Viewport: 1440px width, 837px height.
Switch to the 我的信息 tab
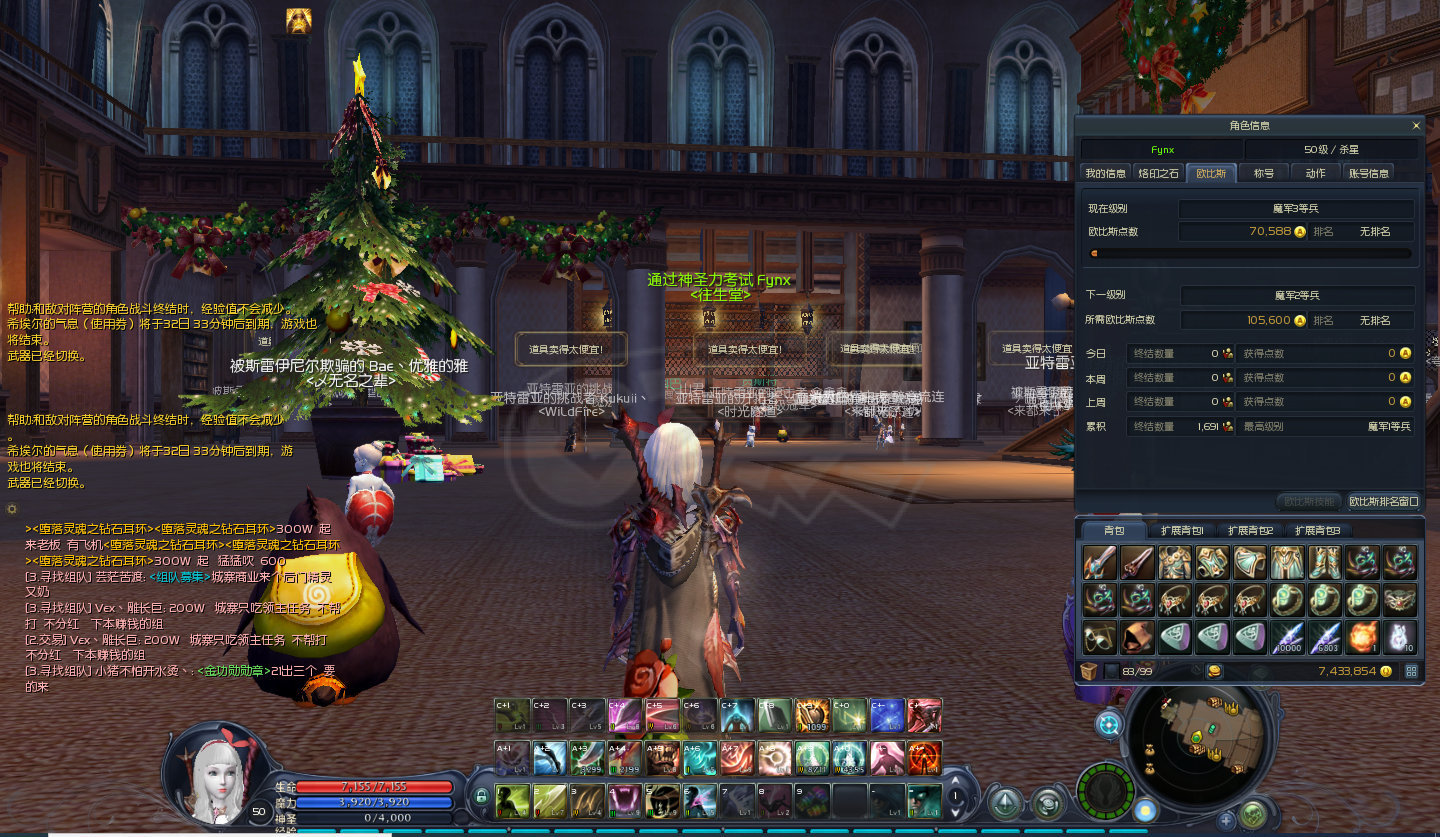1105,173
